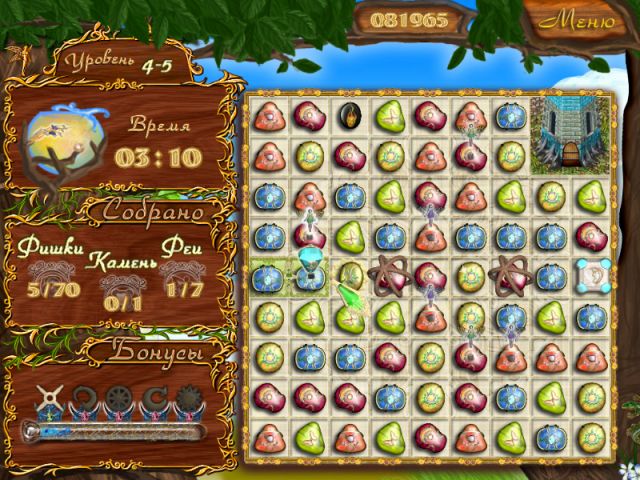The height and width of the screenshot is (480, 640).
Task: Select the black stone tile with flame
Action: coord(348,115)
